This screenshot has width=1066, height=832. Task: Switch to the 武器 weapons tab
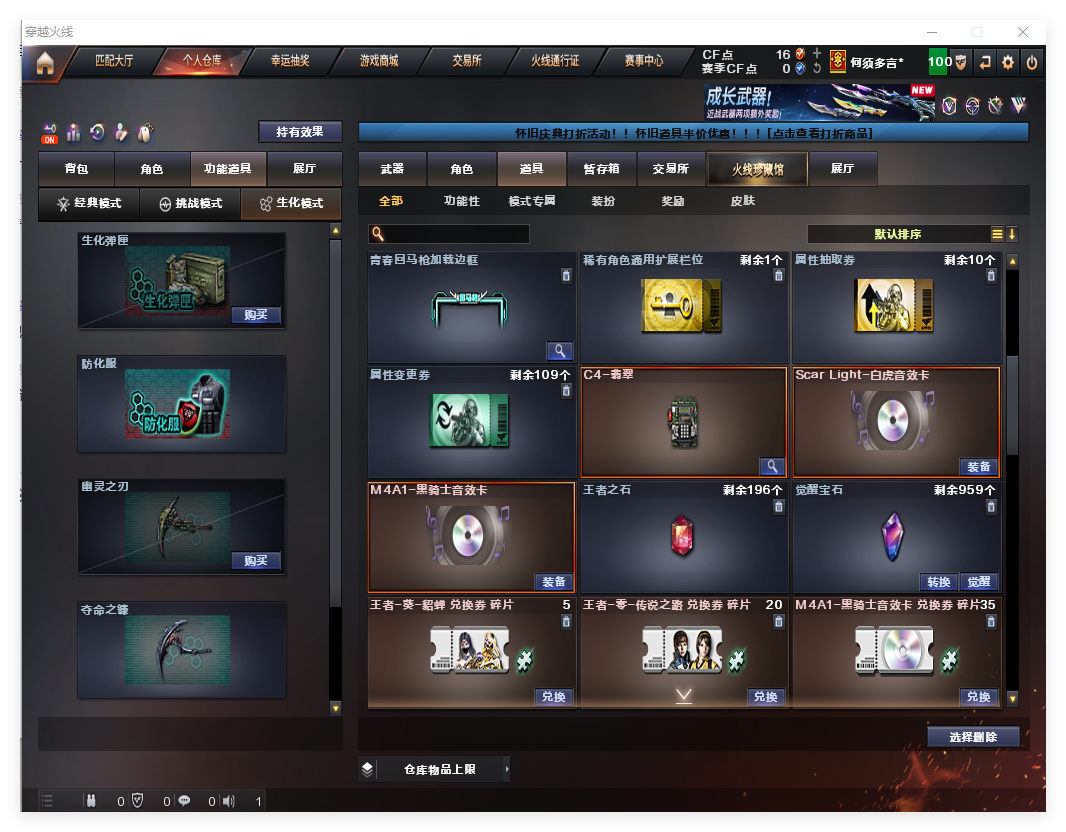click(x=393, y=170)
